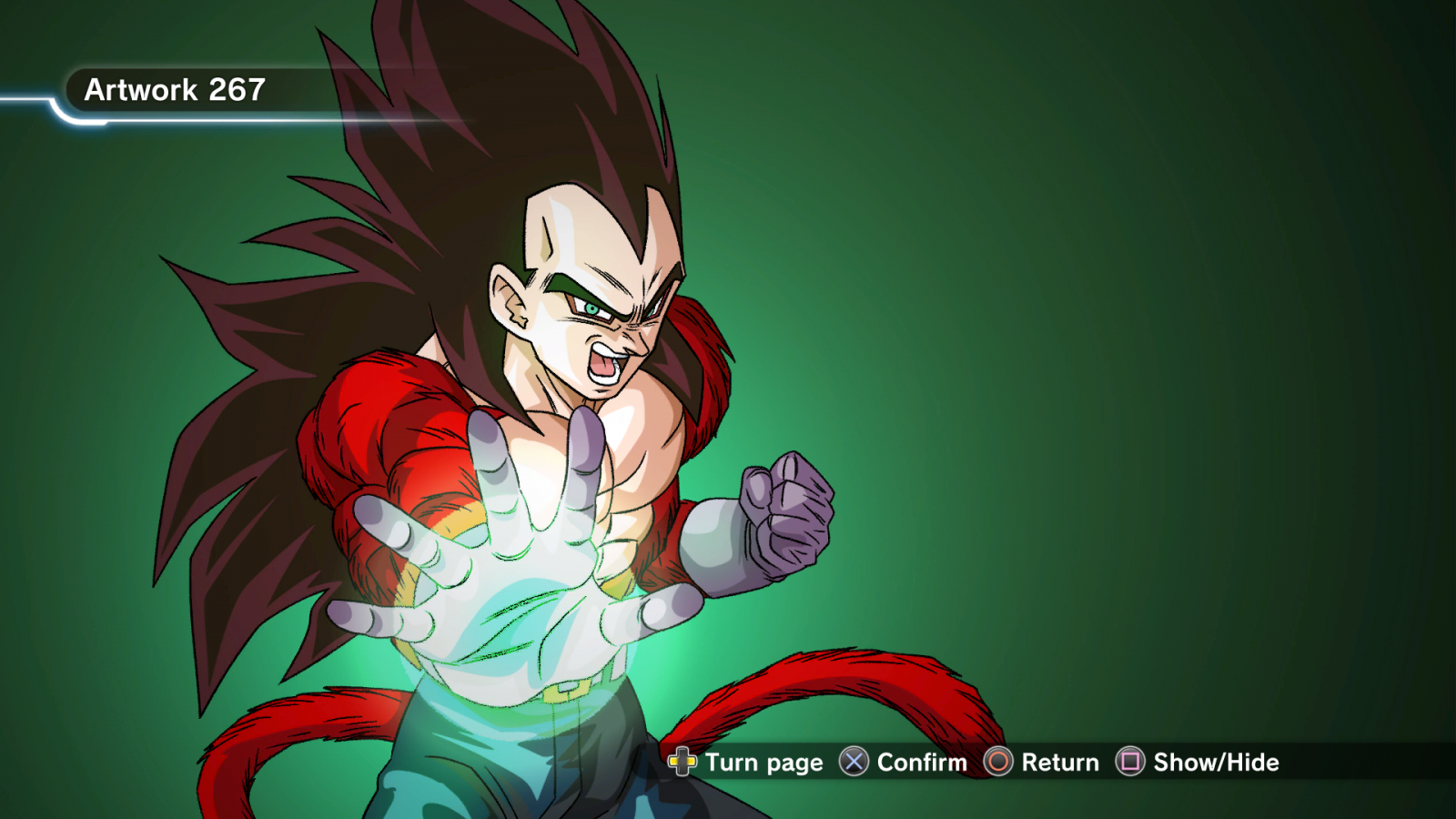Screen dimensions: 1456x819
Task: Click the plus-shaped directional pad glyph
Action: tap(683, 763)
